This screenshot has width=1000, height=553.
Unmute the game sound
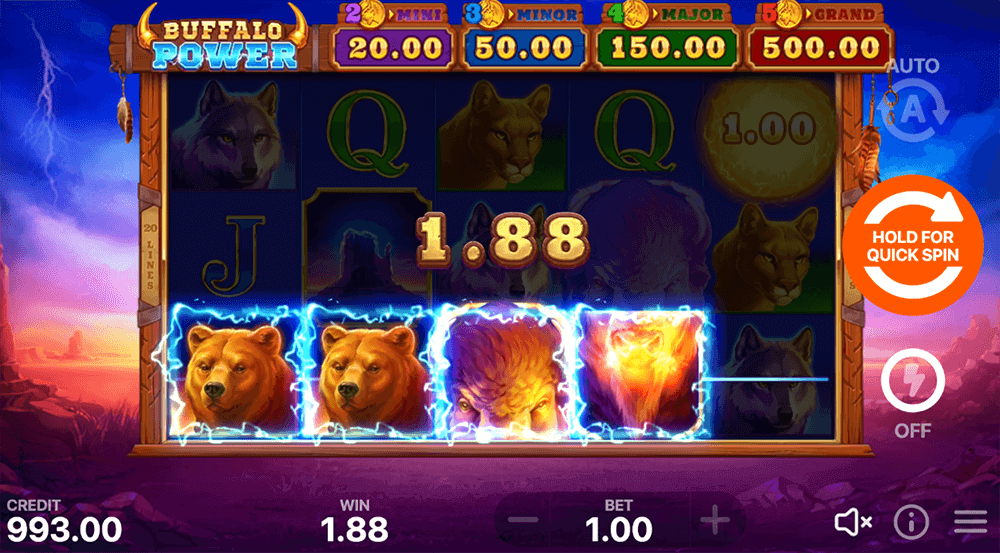853,521
